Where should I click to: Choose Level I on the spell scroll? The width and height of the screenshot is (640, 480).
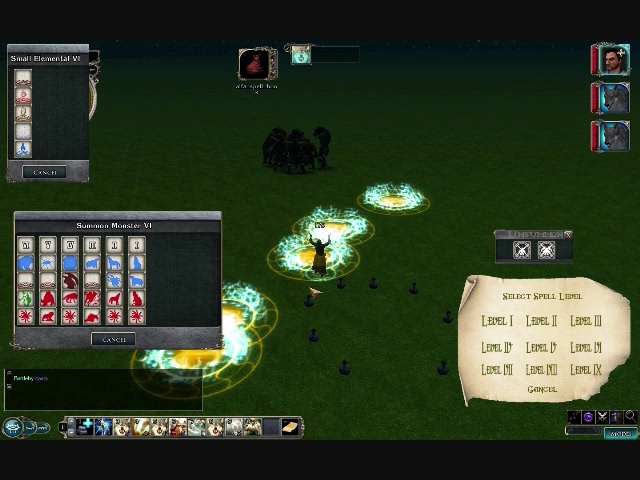point(497,321)
